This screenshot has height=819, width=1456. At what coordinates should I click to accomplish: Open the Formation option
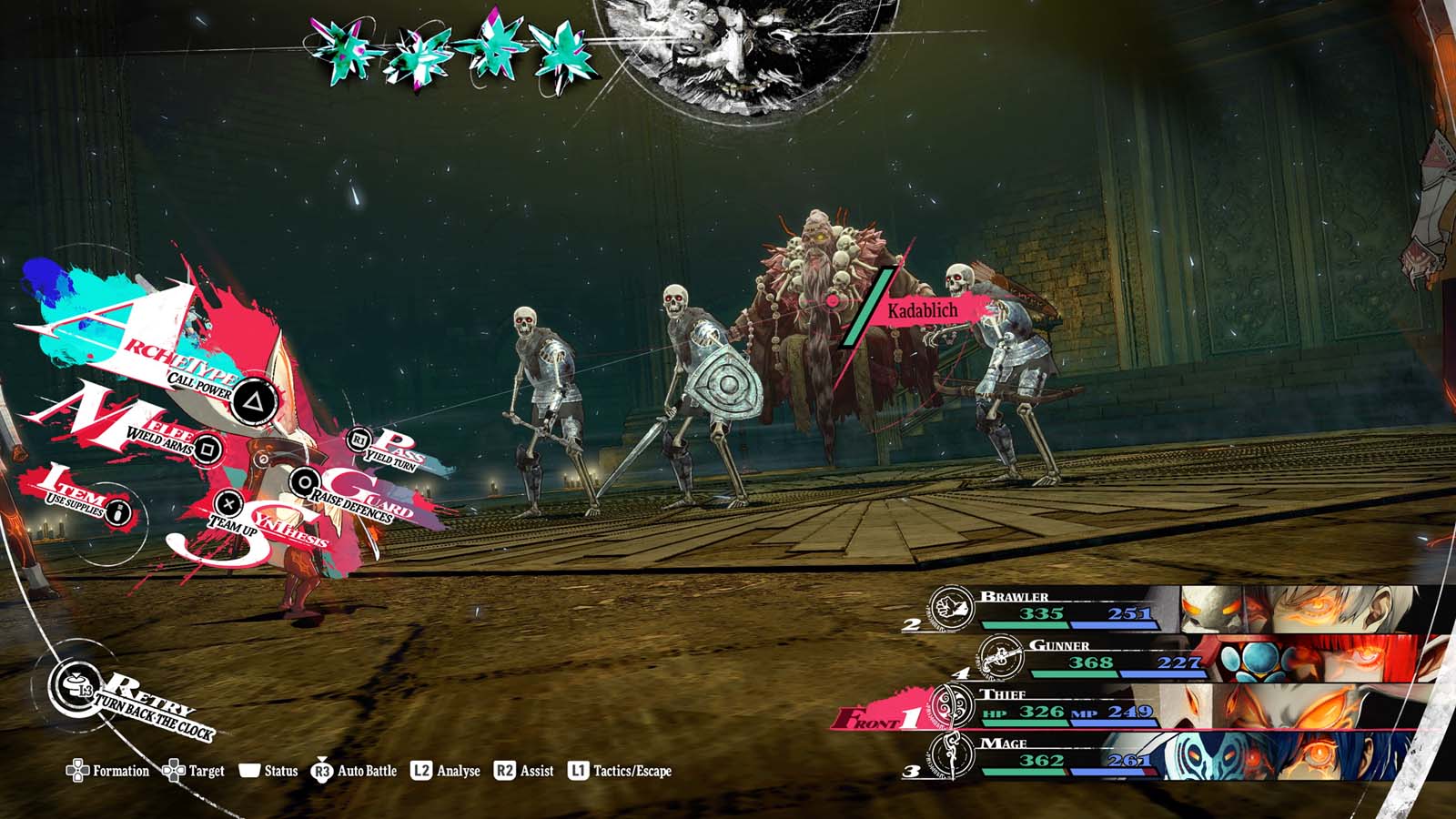[108, 771]
